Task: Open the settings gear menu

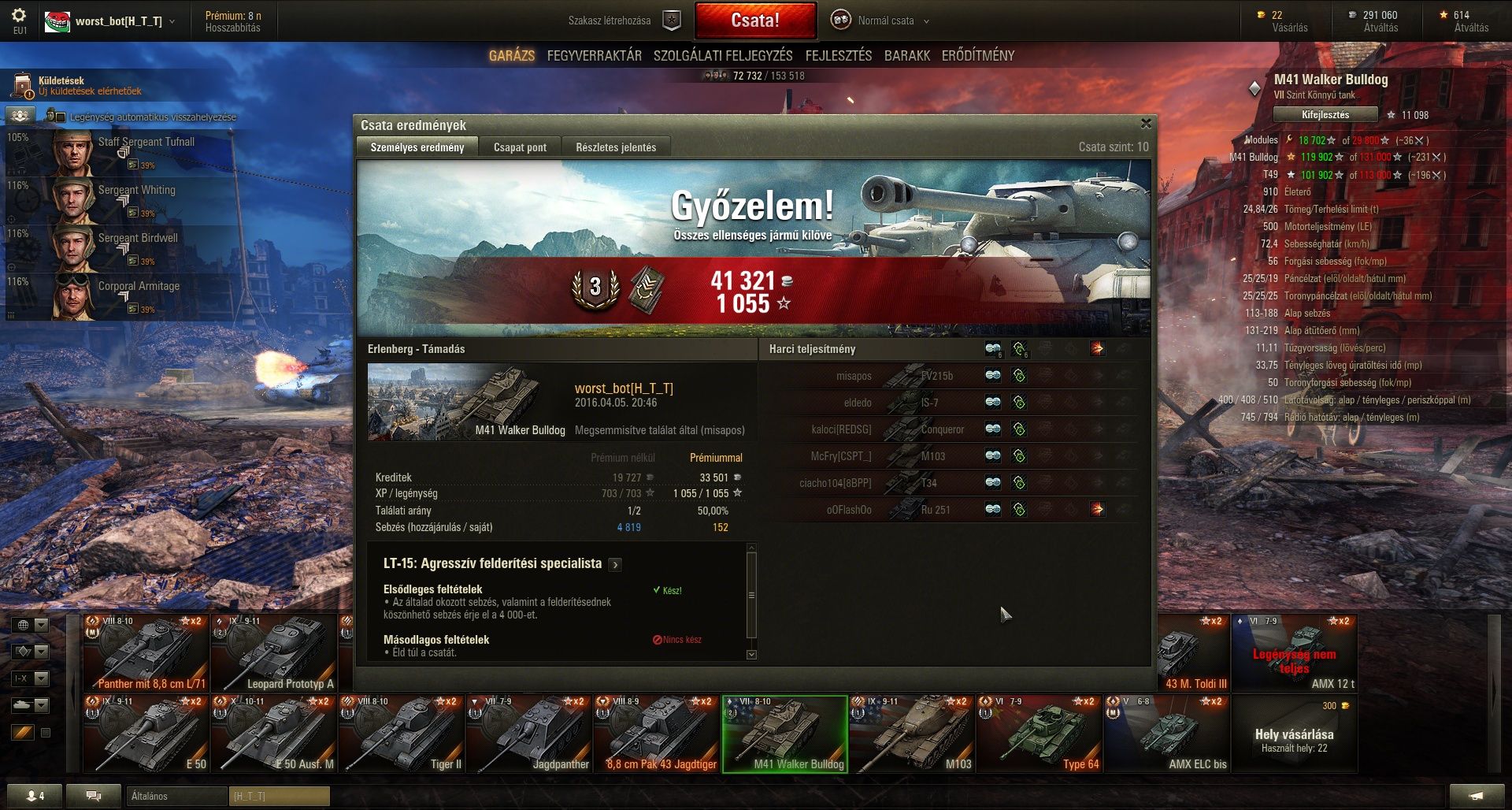Action: (19, 16)
